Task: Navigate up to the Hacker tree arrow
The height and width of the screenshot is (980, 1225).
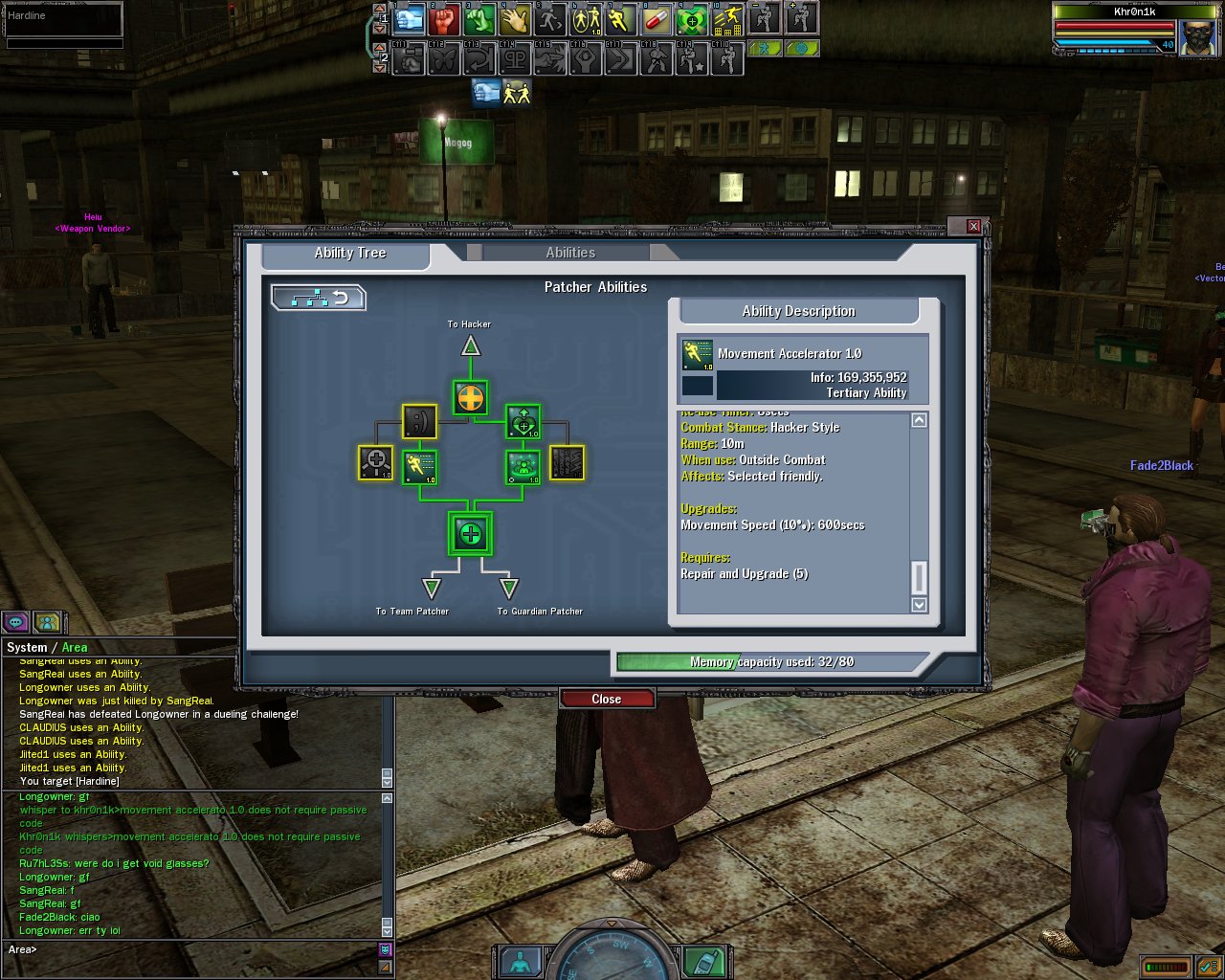Action: point(470,345)
